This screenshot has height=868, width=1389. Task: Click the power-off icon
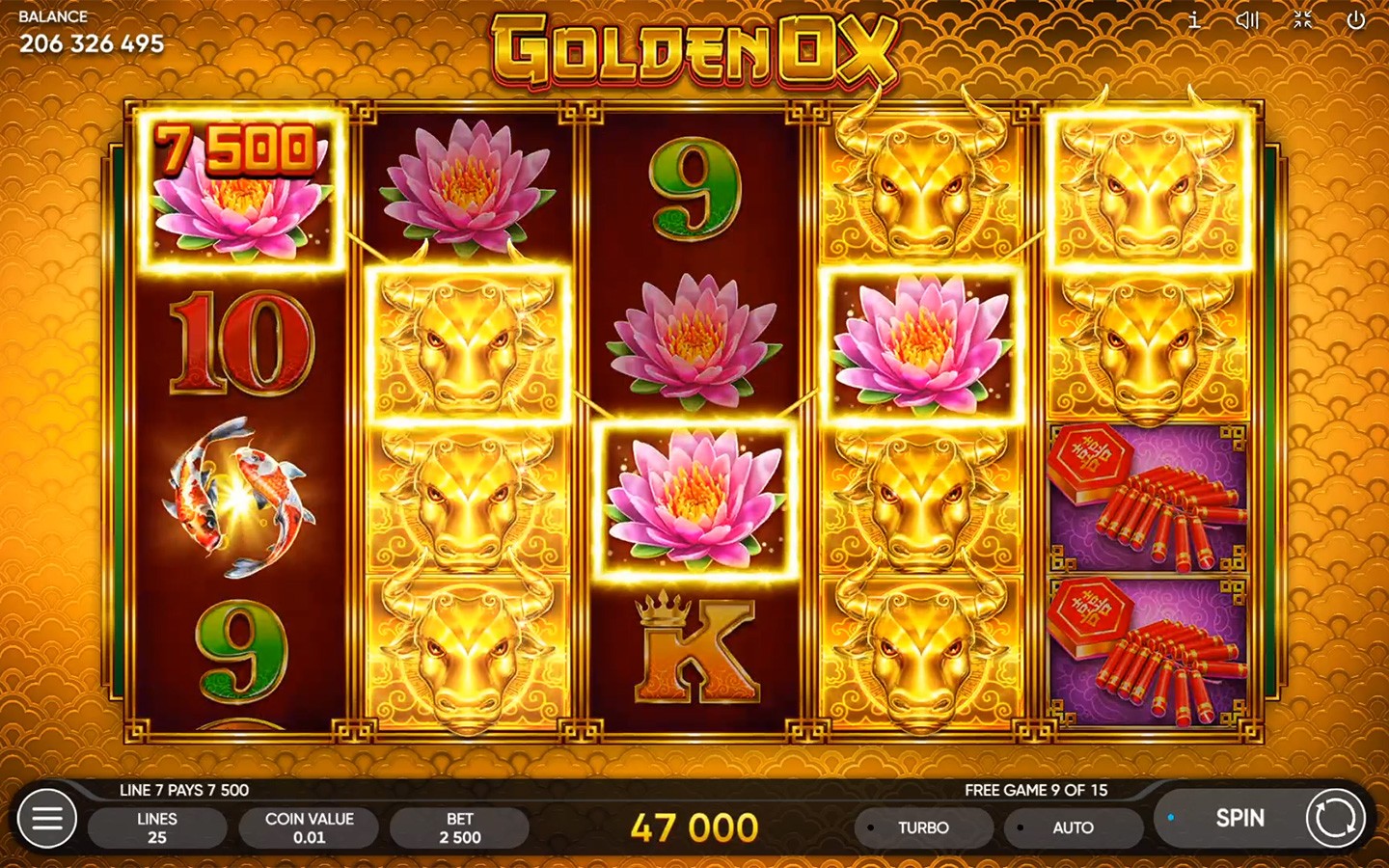point(1358,19)
